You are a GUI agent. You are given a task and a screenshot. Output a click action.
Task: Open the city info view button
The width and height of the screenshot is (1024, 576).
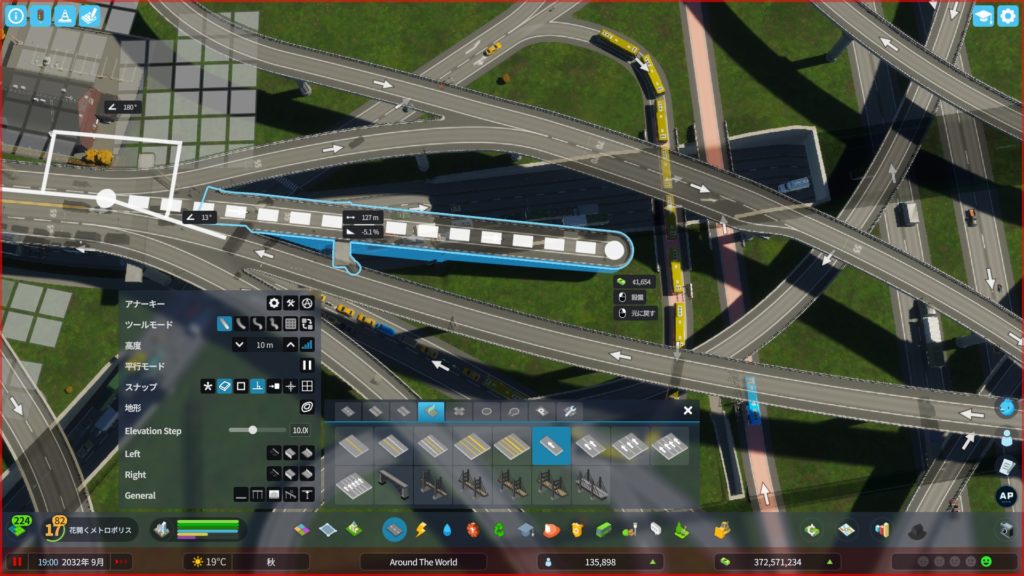[15, 15]
